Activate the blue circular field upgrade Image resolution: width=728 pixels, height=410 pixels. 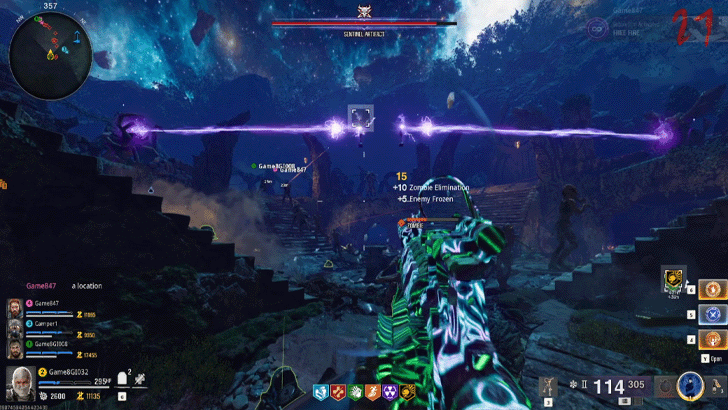689,385
